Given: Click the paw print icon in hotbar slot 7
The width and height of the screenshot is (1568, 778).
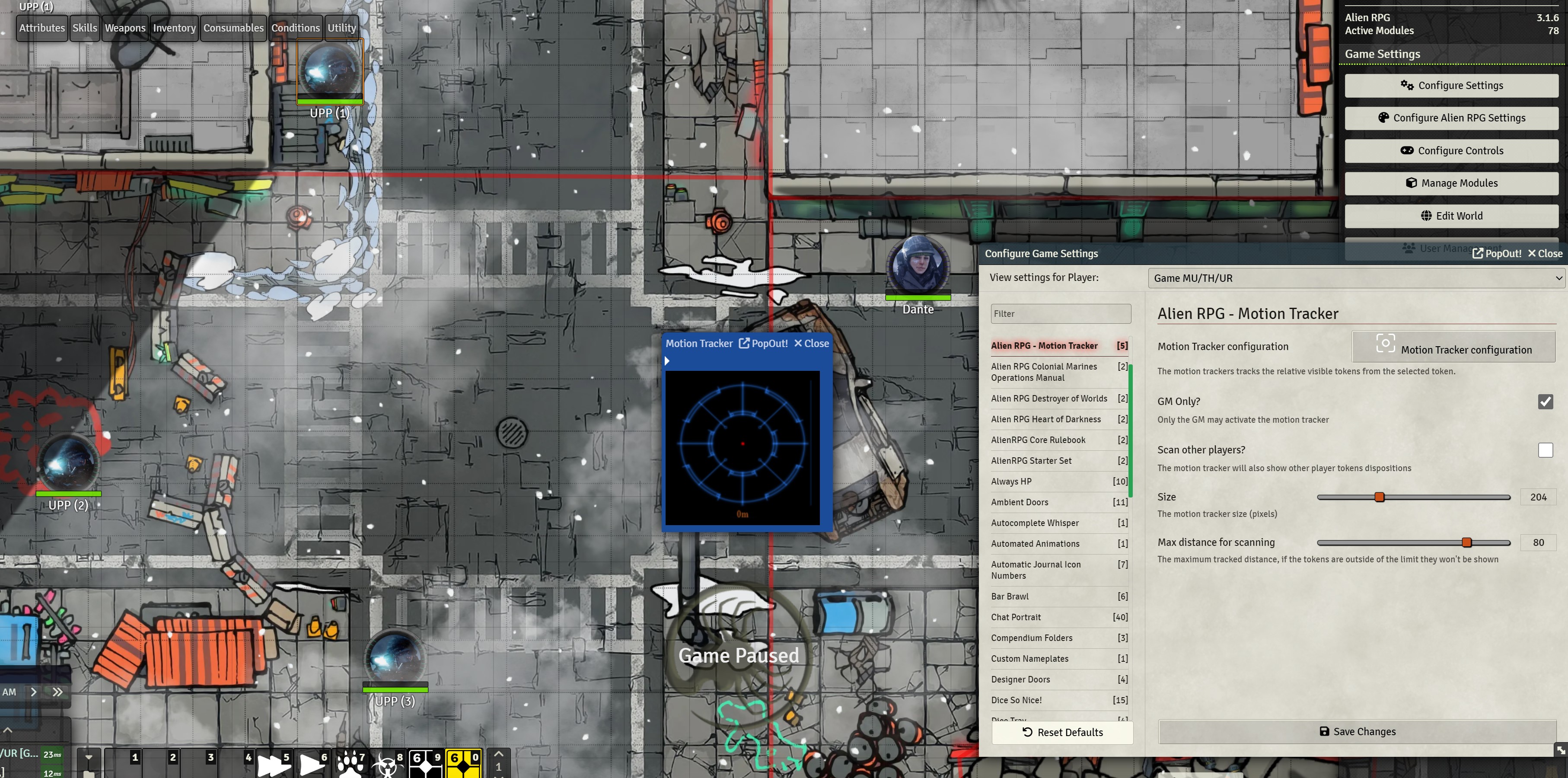Looking at the screenshot, I should coord(349,764).
